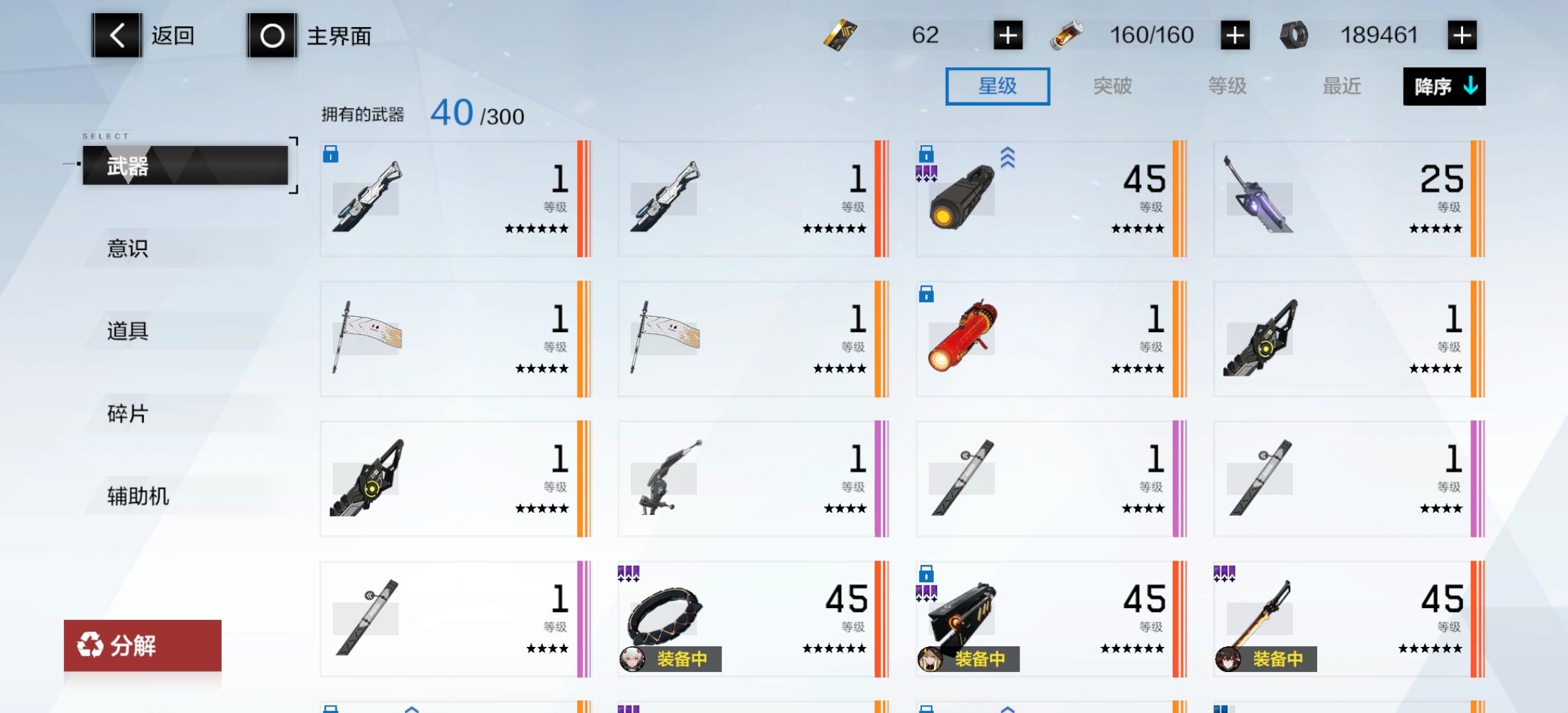Toggle sort order via 降序 button

(x=1444, y=86)
